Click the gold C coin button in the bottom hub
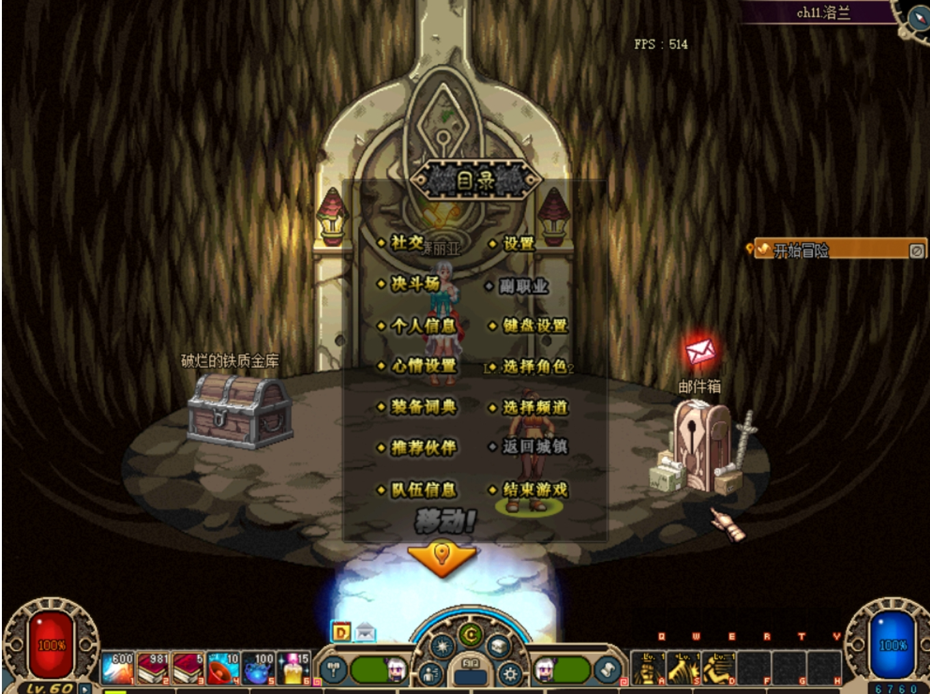The height and width of the screenshot is (694, 930). pyautogui.click(x=470, y=632)
